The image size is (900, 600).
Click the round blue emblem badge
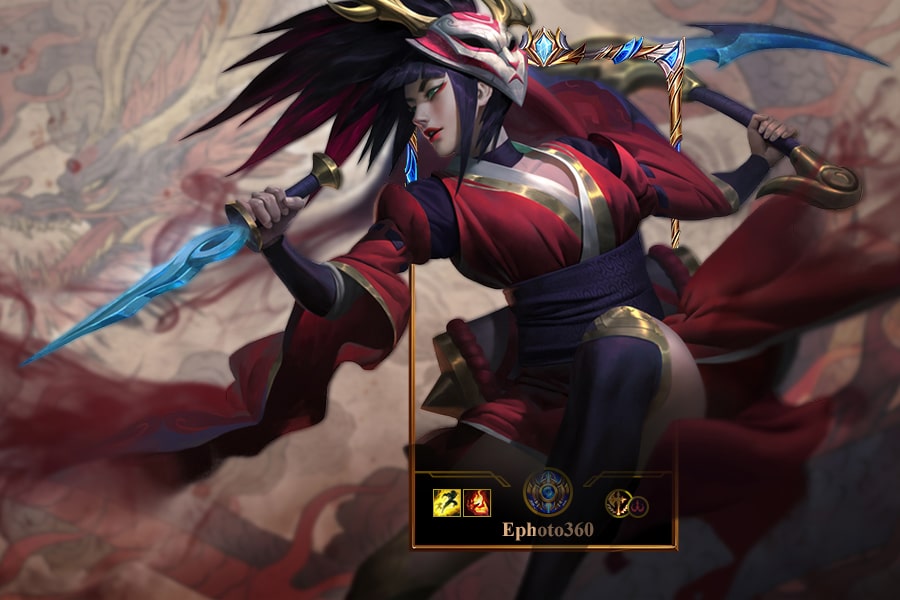[548, 492]
